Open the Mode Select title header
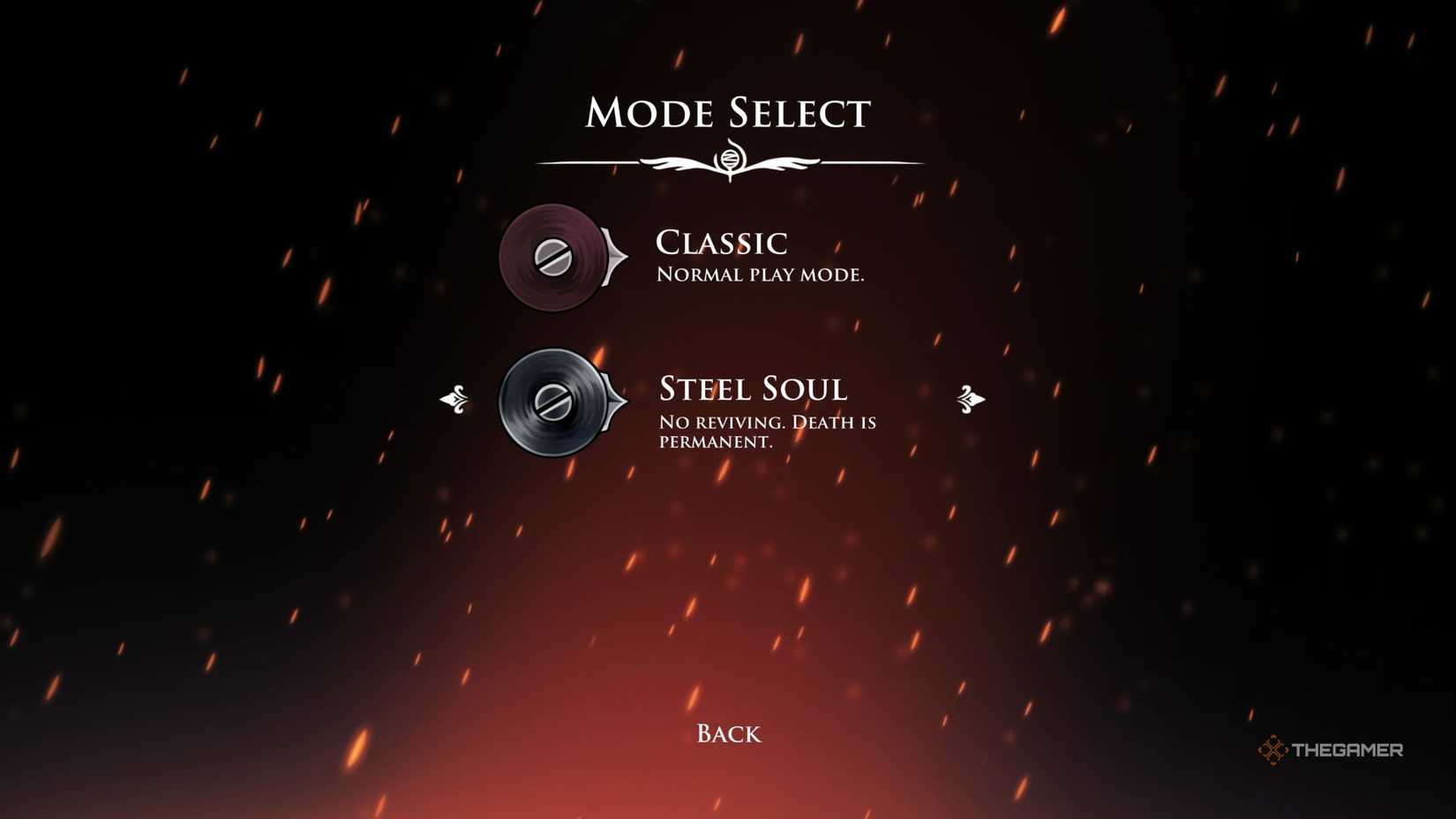1456x819 pixels. 728,111
